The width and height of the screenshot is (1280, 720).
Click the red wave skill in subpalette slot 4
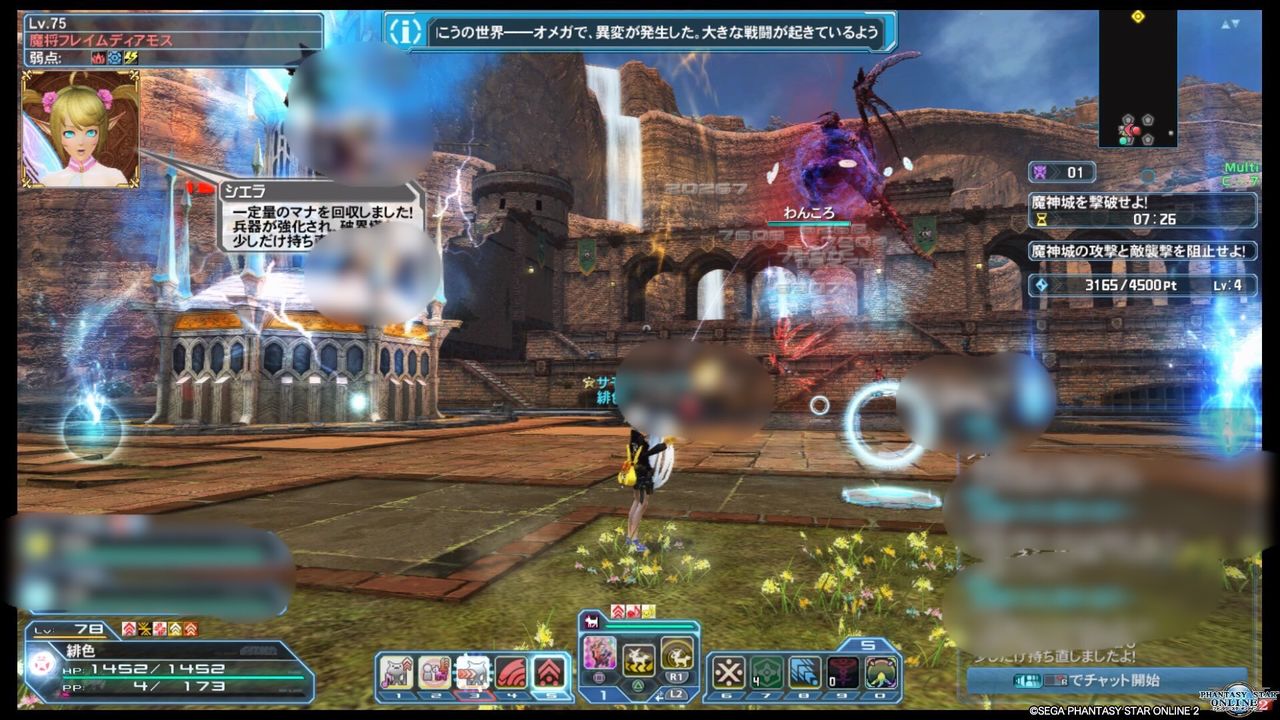(x=512, y=671)
